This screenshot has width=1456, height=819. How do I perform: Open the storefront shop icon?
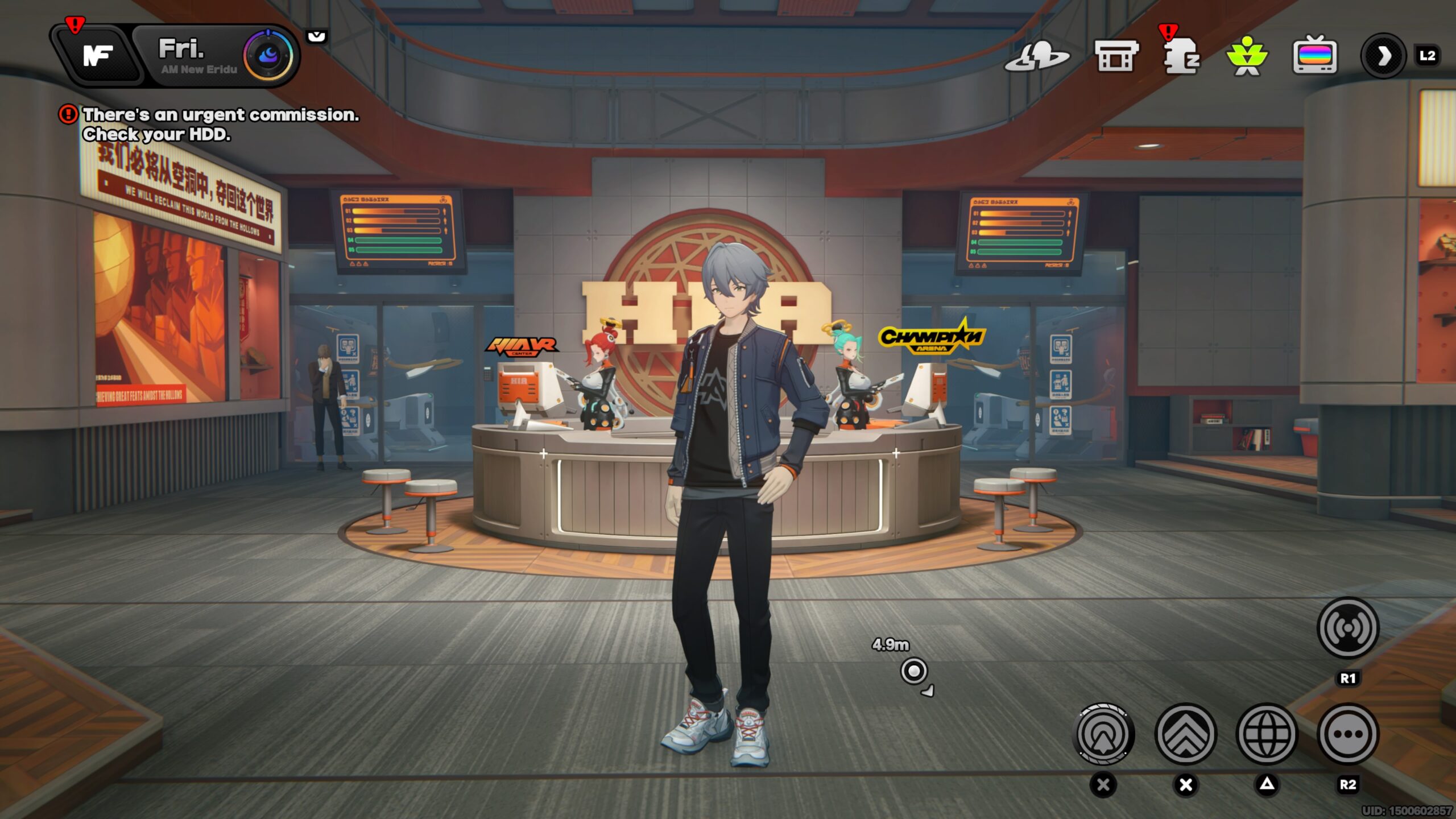point(1116,56)
